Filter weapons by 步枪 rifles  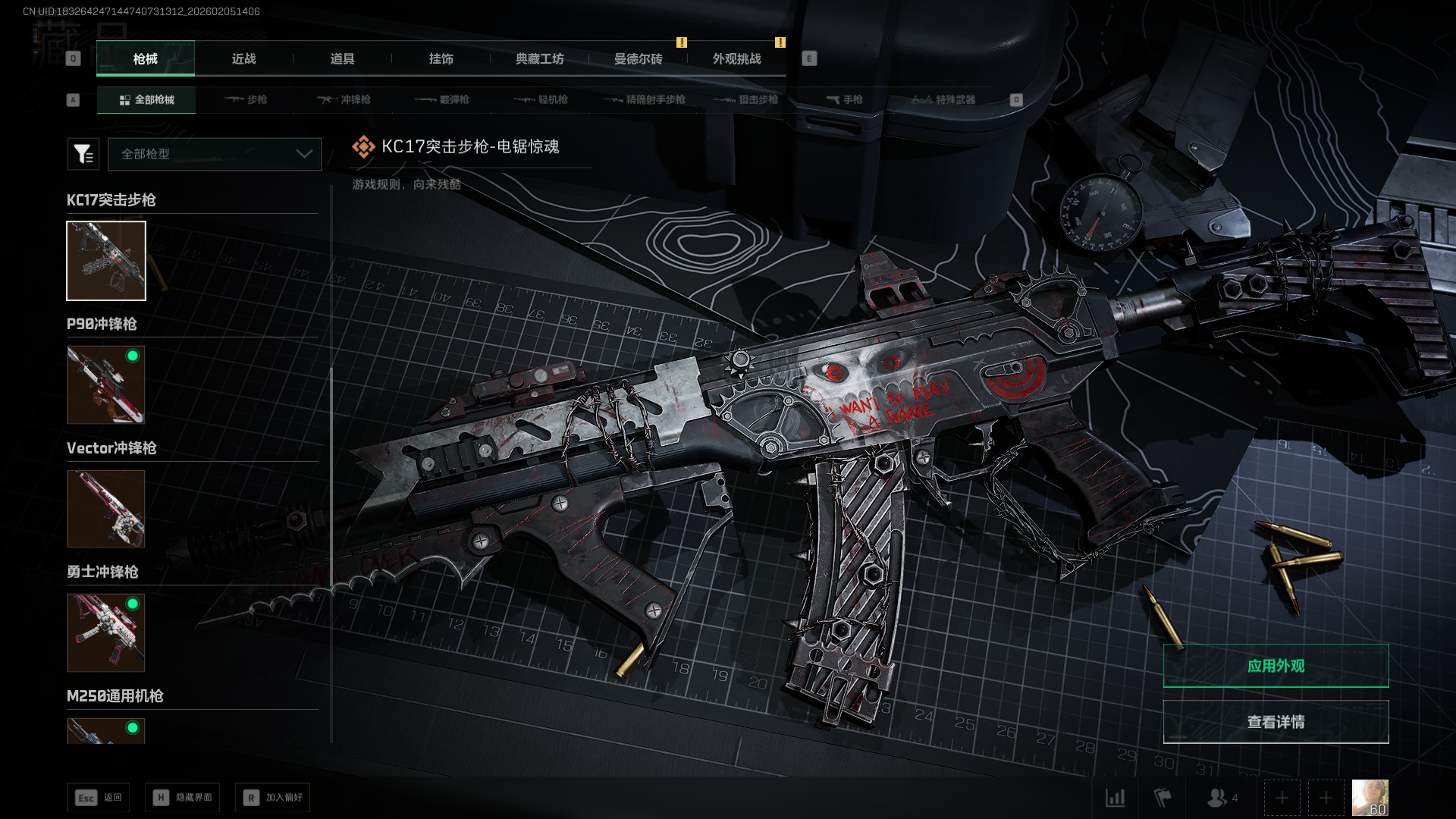[x=246, y=100]
